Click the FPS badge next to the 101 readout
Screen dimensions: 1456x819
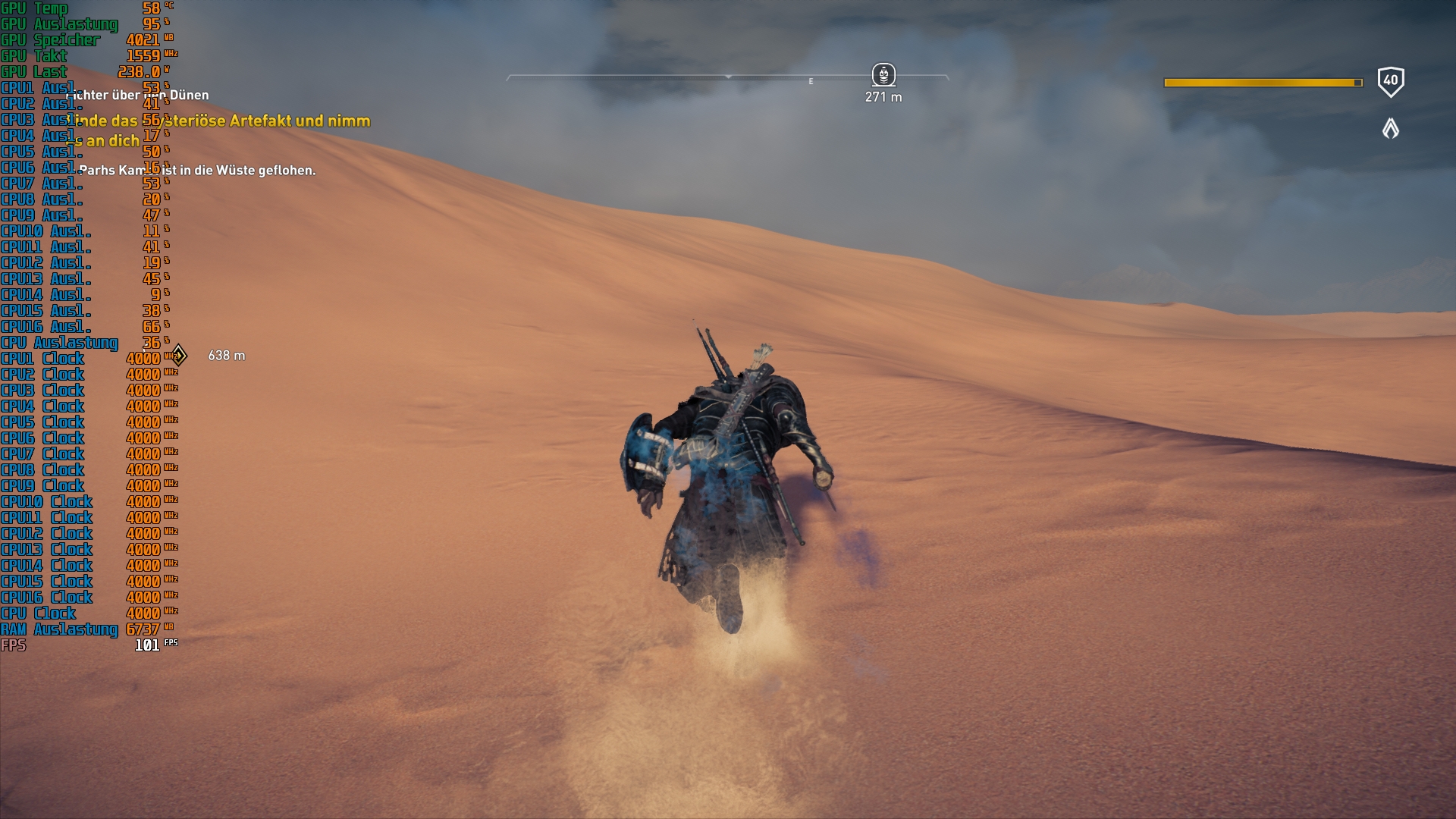pyautogui.click(x=171, y=642)
